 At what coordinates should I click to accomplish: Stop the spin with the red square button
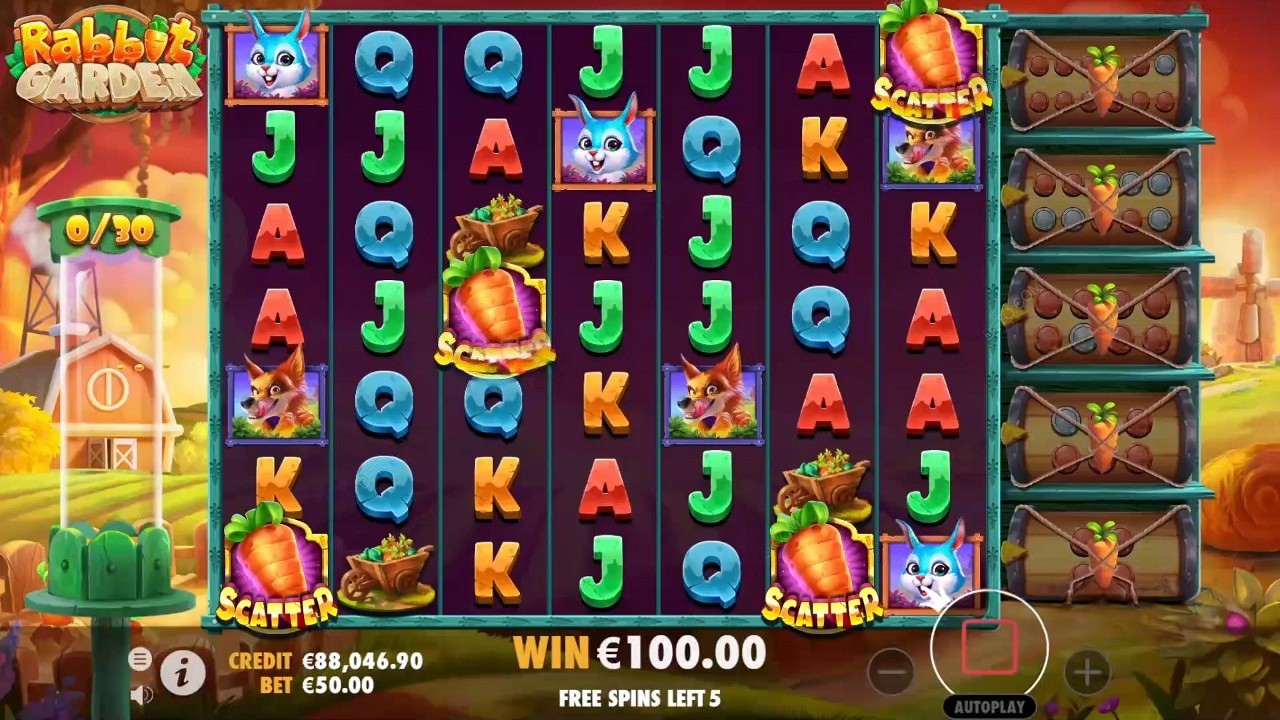(989, 647)
